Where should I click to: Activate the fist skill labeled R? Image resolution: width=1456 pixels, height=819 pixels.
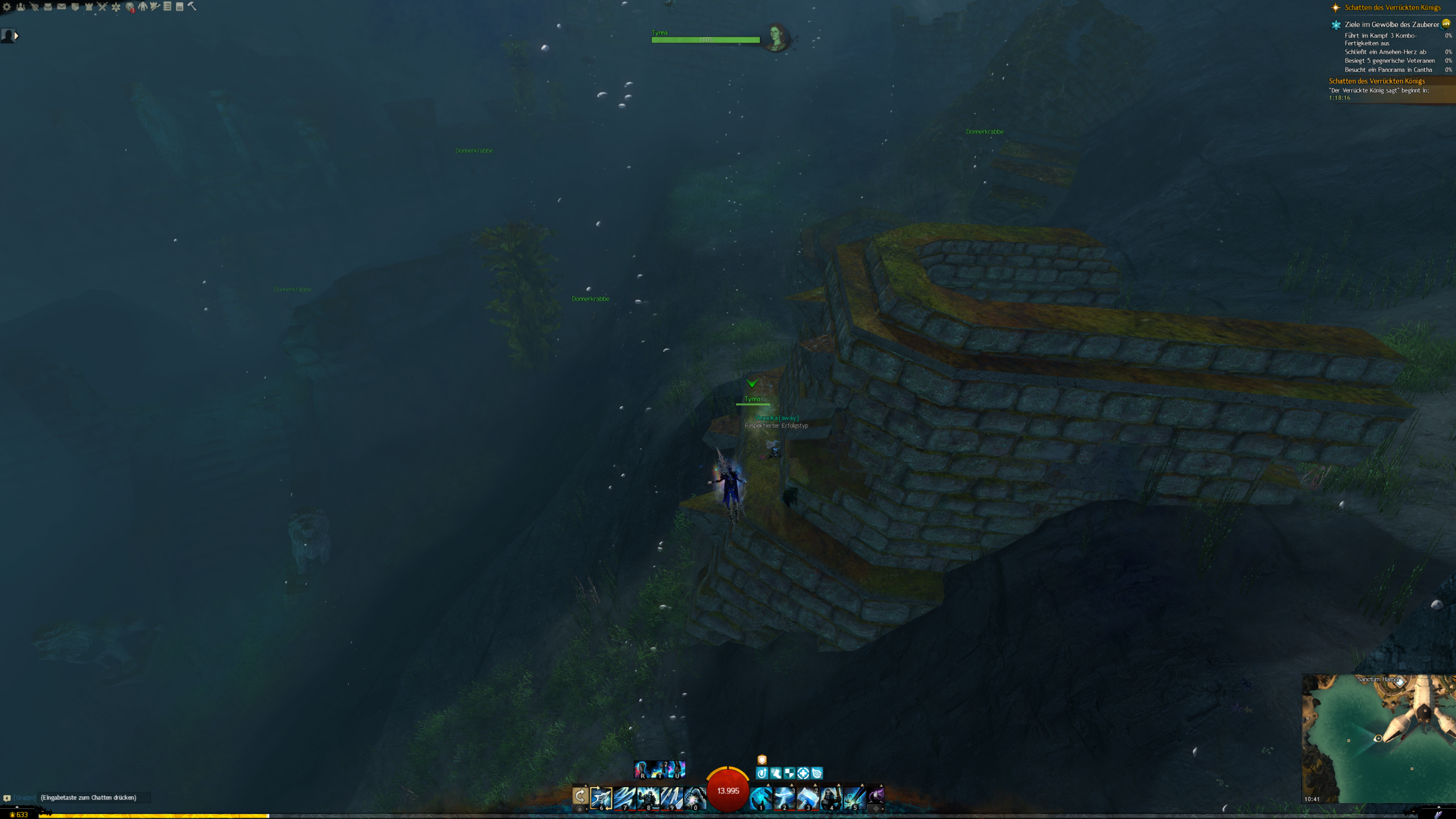(642, 770)
